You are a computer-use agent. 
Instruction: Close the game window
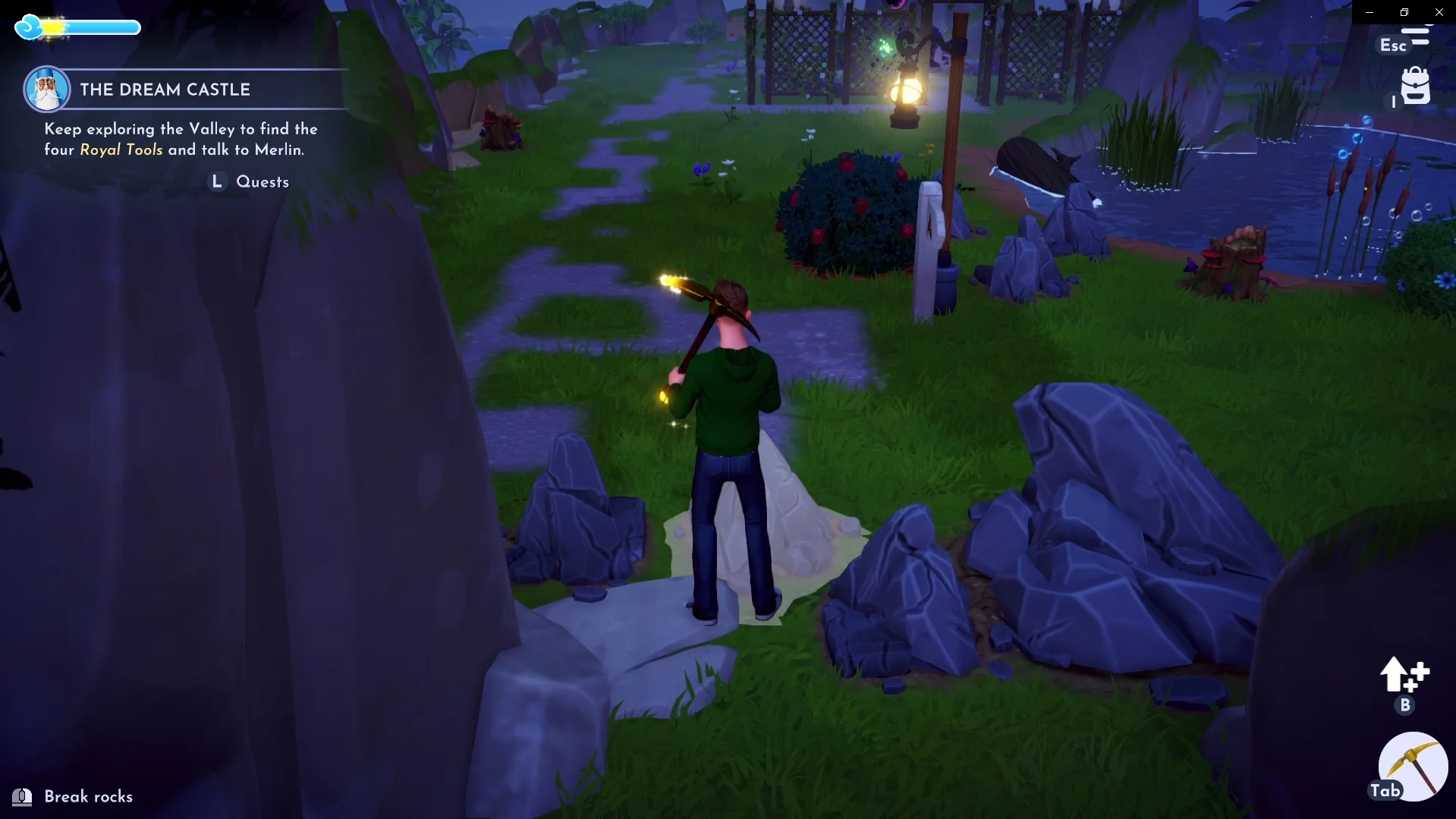[x=1439, y=12]
